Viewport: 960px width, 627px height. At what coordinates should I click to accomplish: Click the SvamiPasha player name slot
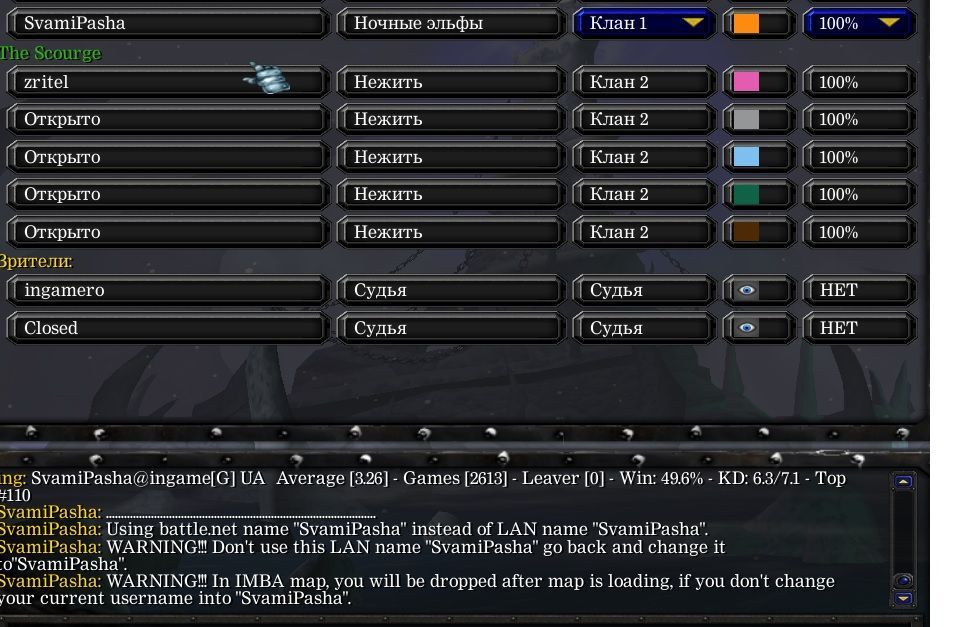[167, 23]
